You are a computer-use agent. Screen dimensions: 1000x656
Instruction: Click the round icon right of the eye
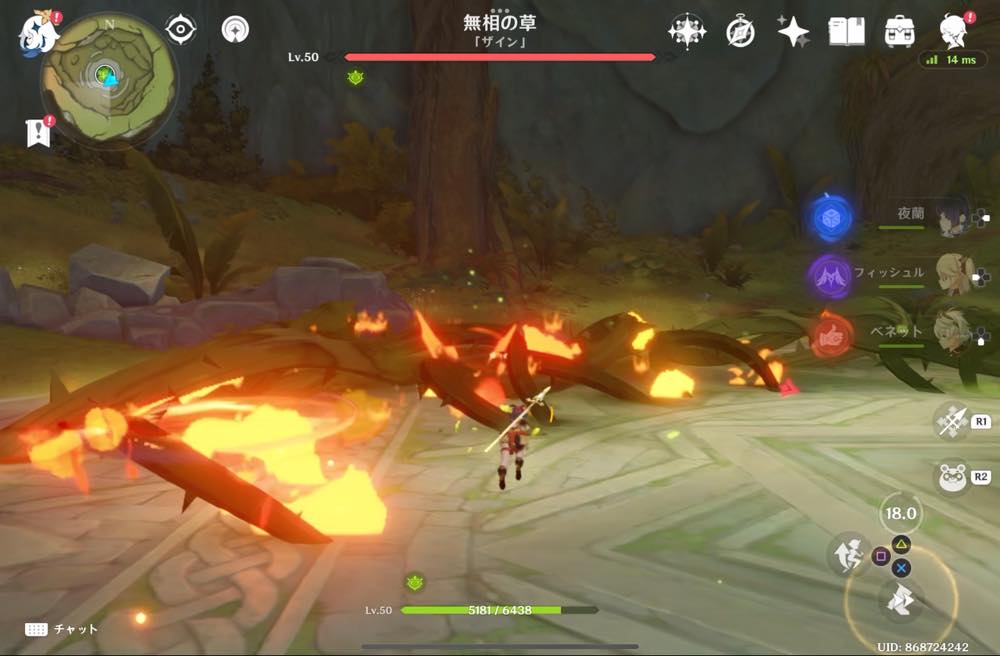[236, 29]
